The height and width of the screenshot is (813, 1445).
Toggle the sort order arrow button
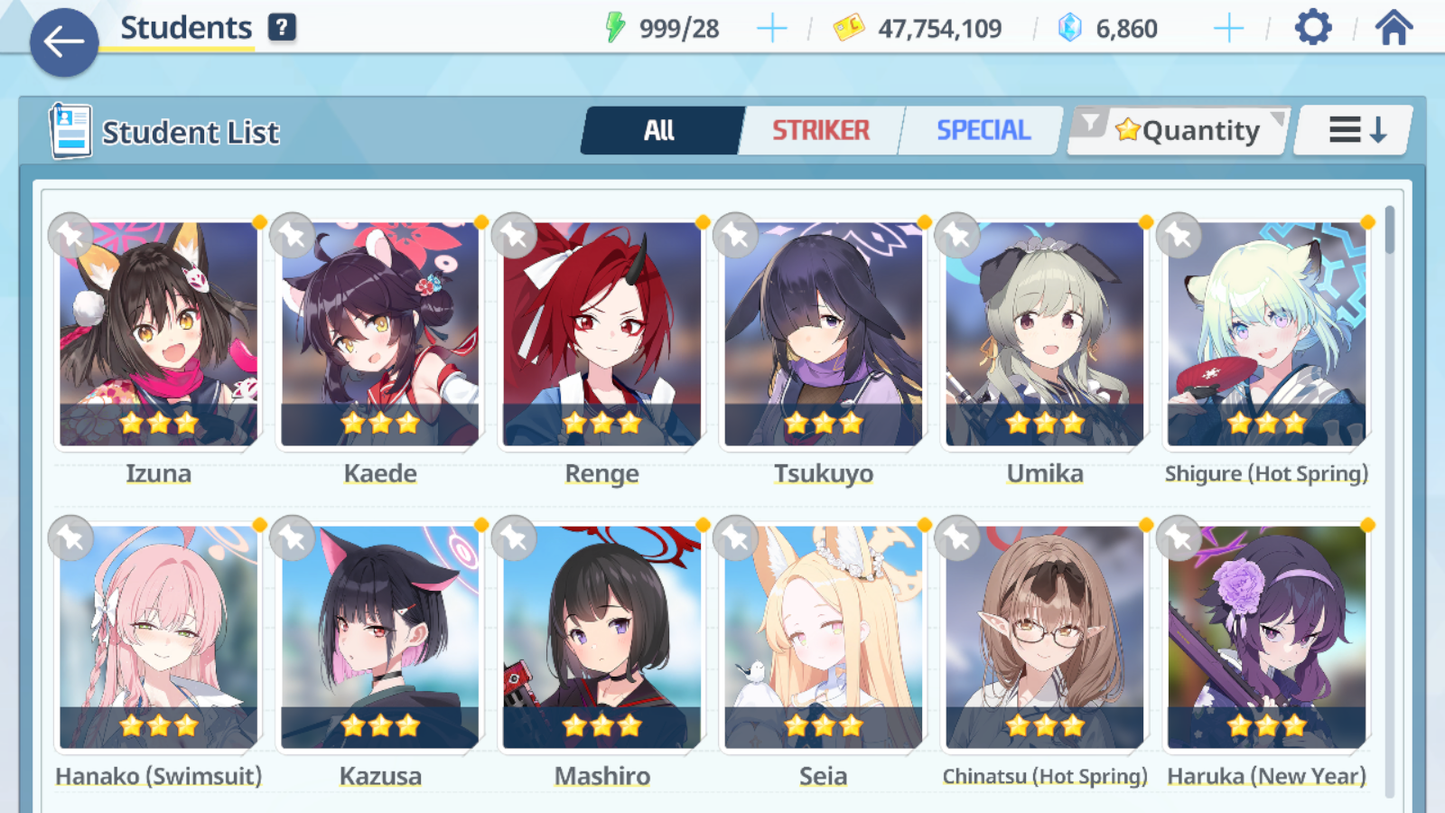[1355, 130]
